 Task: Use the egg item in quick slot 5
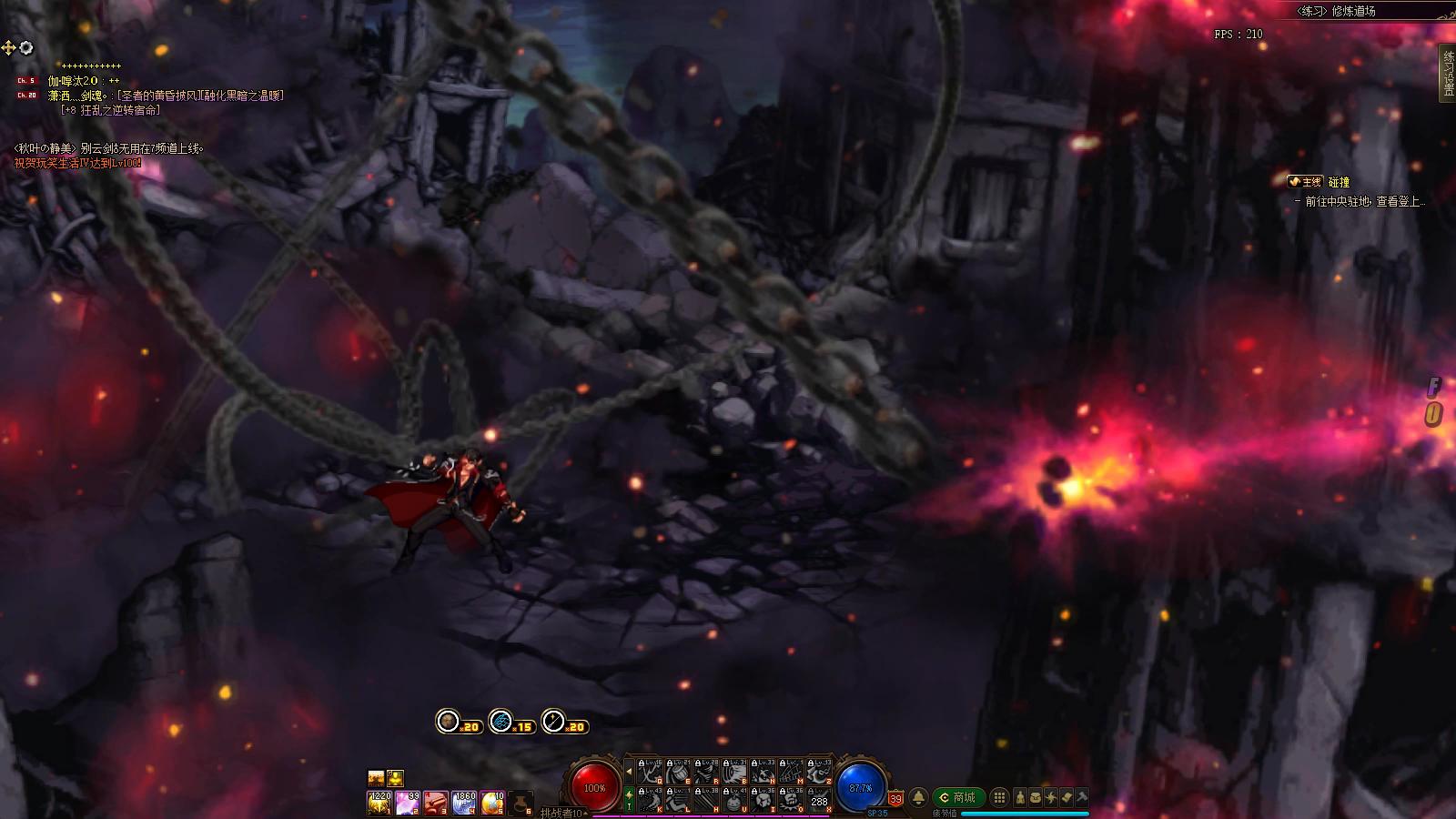[492, 803]
